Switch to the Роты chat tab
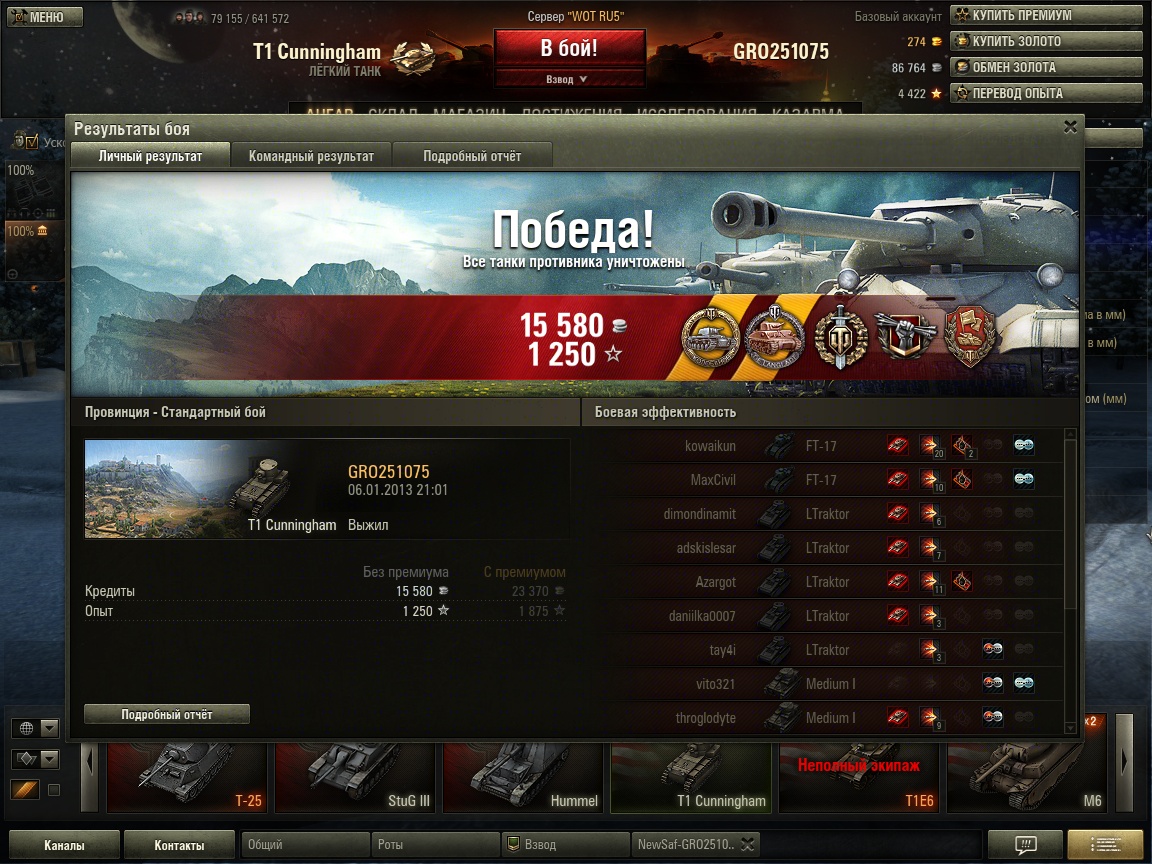This screenshot has width=1152, height=864. 434,845
